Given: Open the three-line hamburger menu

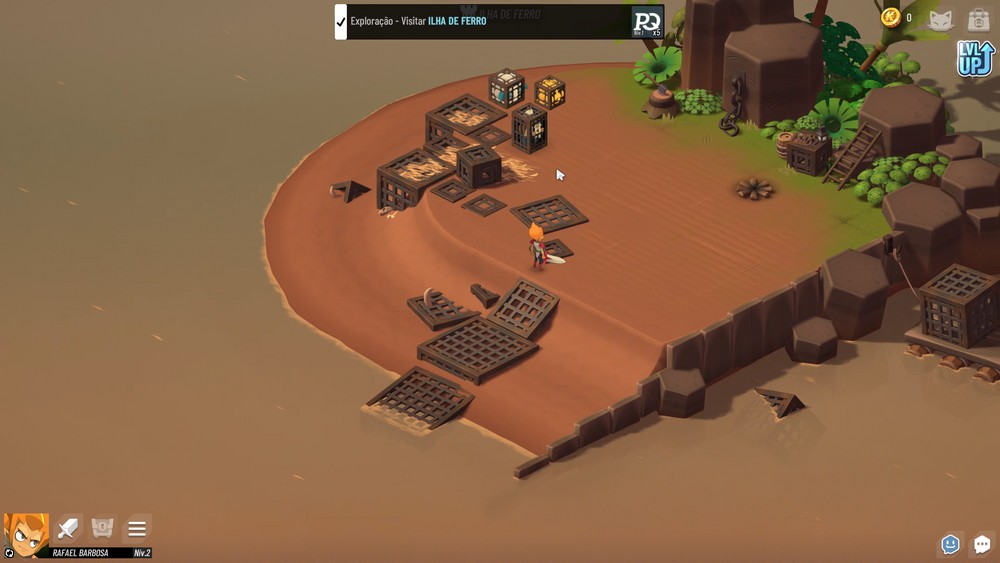Looking at the screenshot, I should [137, 528].
